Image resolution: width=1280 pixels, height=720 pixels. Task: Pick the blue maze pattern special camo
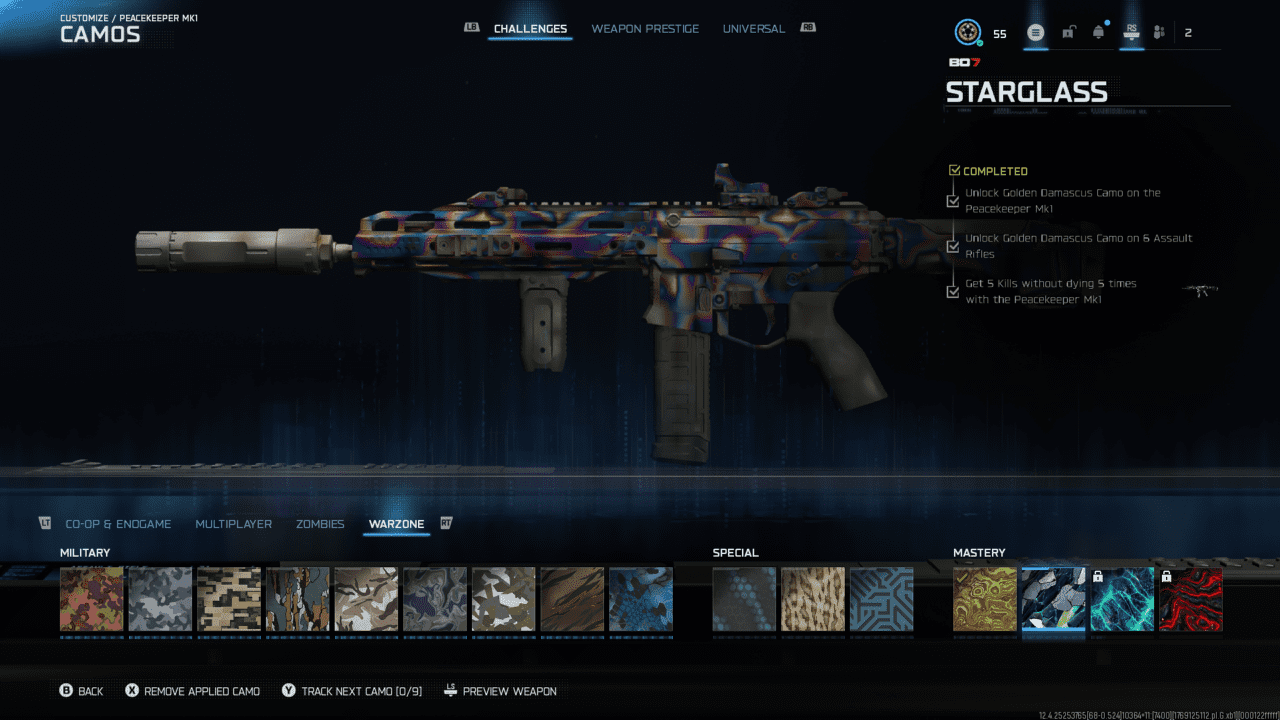(881, 599)
